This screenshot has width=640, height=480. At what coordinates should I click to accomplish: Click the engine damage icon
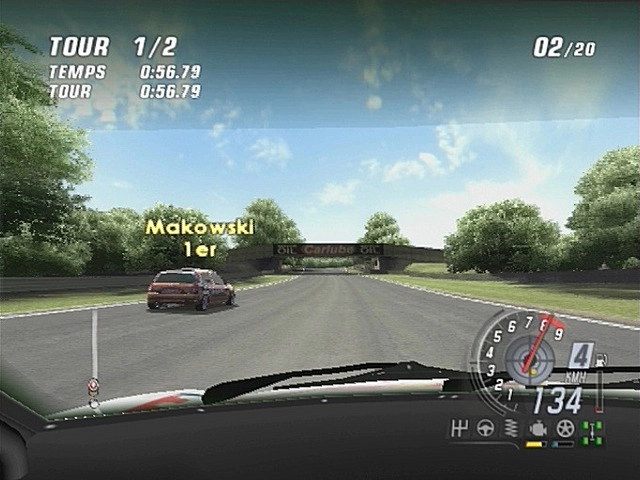tap(537, 430)
